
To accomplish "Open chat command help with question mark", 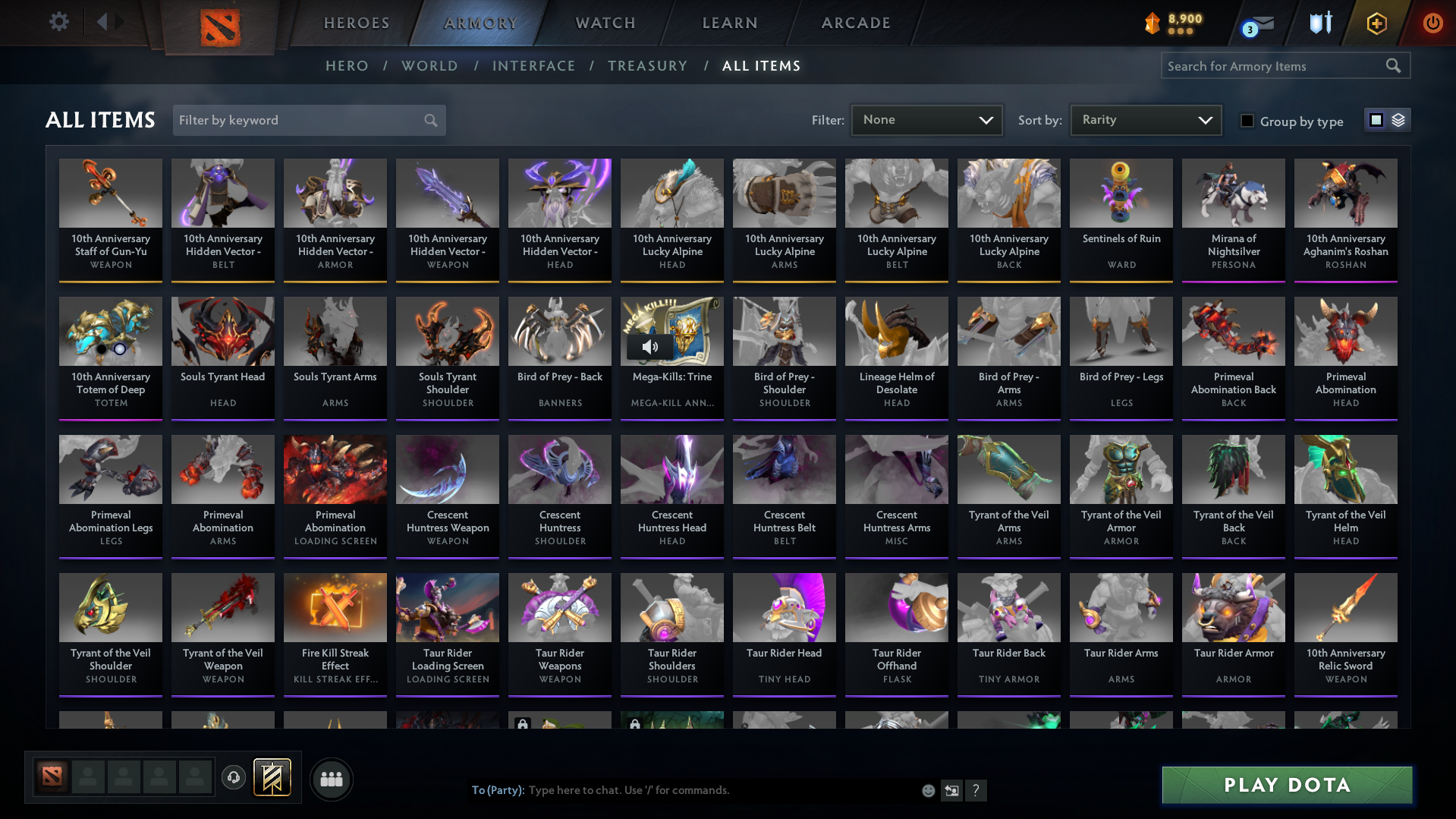I will click(976, 790).
